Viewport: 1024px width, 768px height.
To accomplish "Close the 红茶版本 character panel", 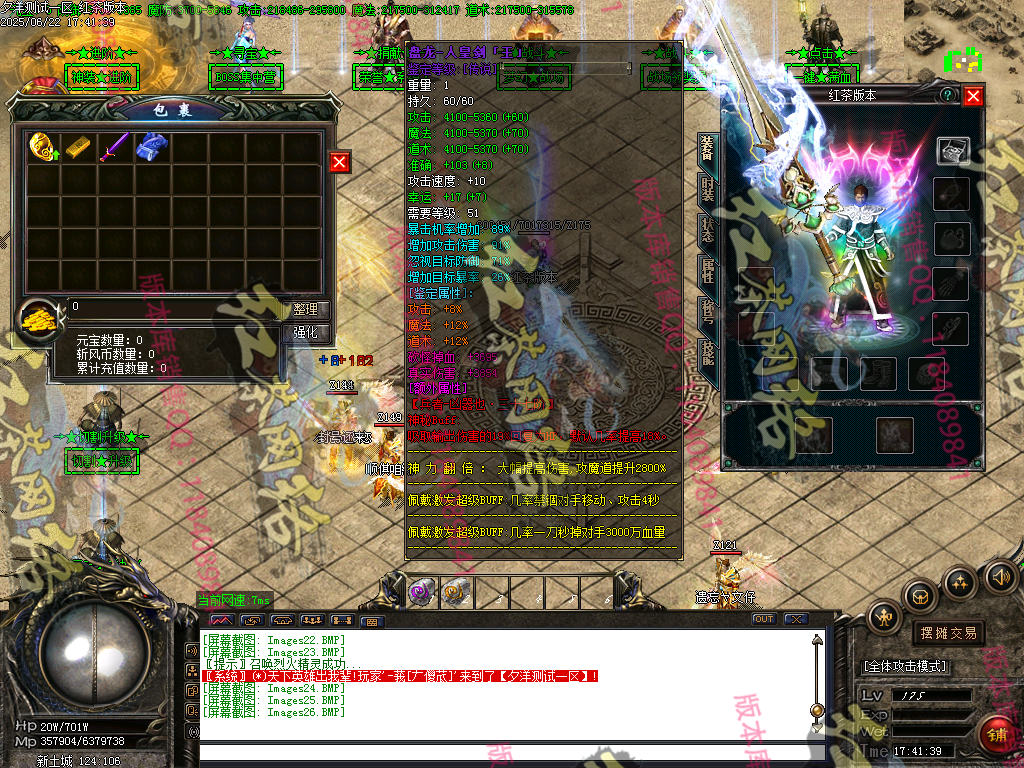I will tap(973, 95).
